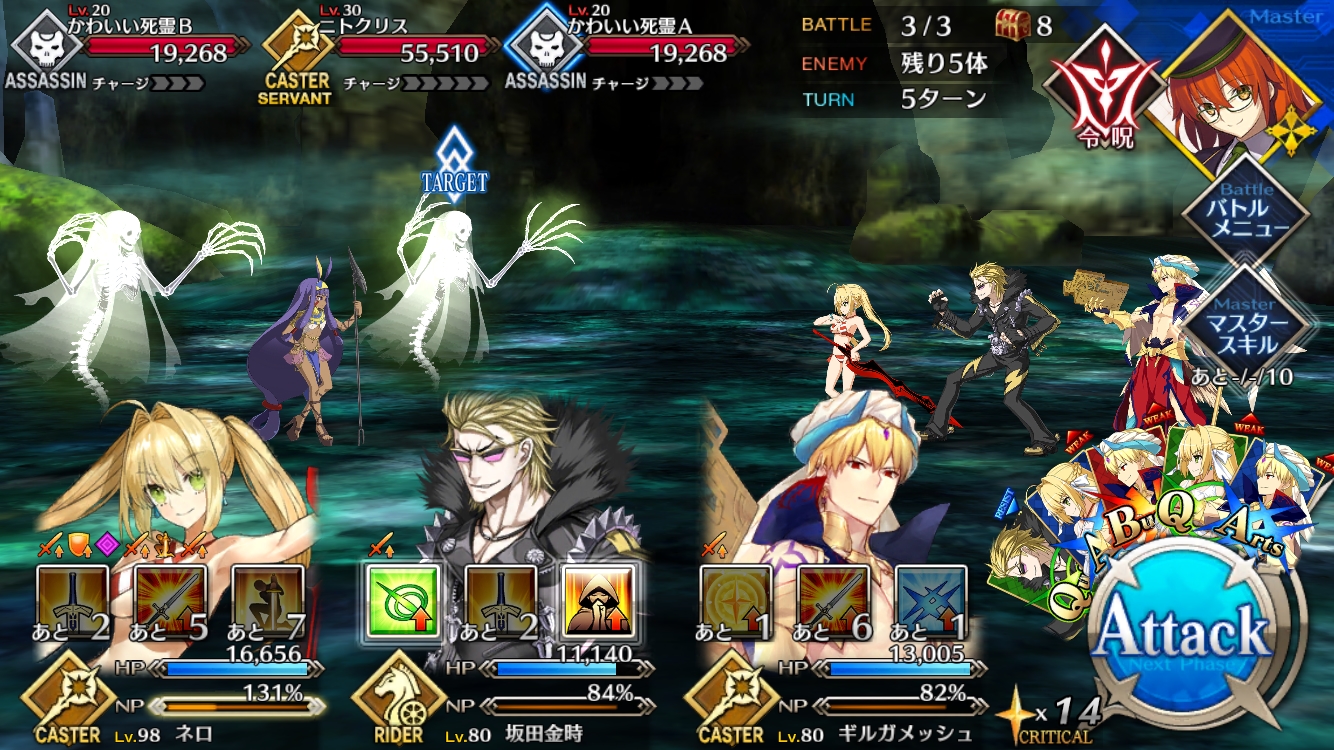
Task: Activate Kintoki's green skill icon
Action: [403, 600]
